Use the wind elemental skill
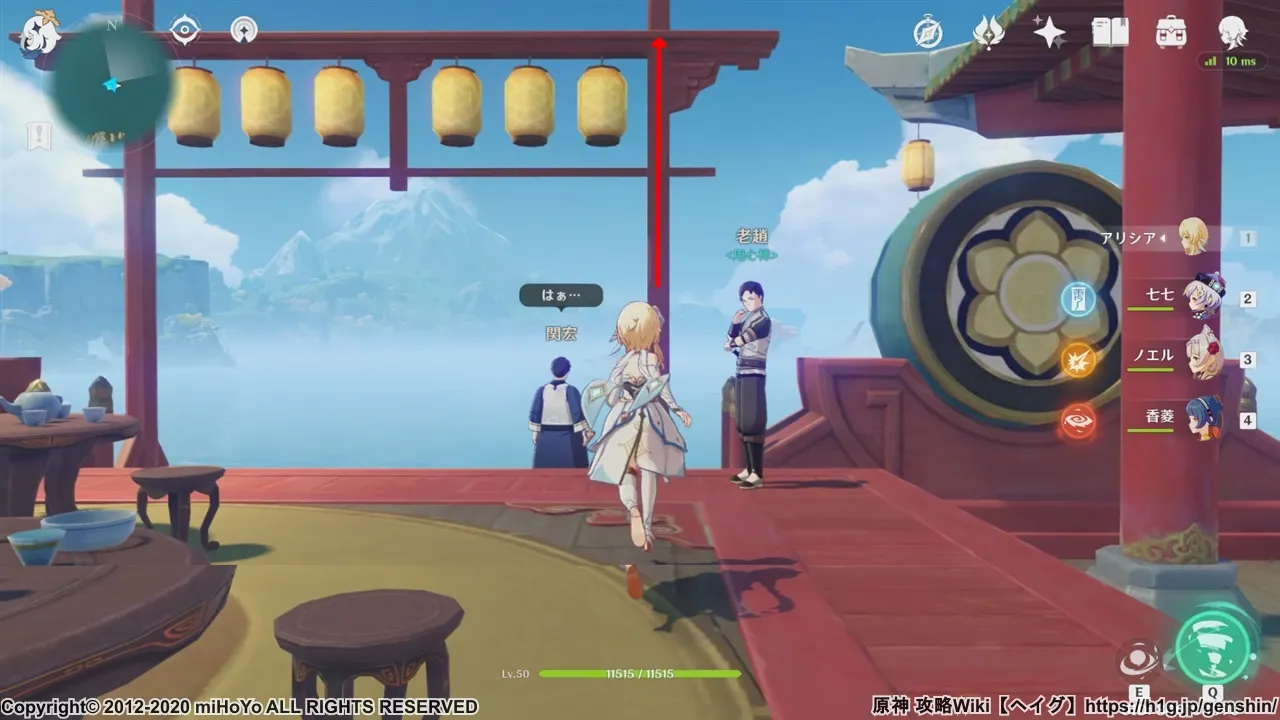This screenshot has width=1280, height=720. click(1140, 659)
